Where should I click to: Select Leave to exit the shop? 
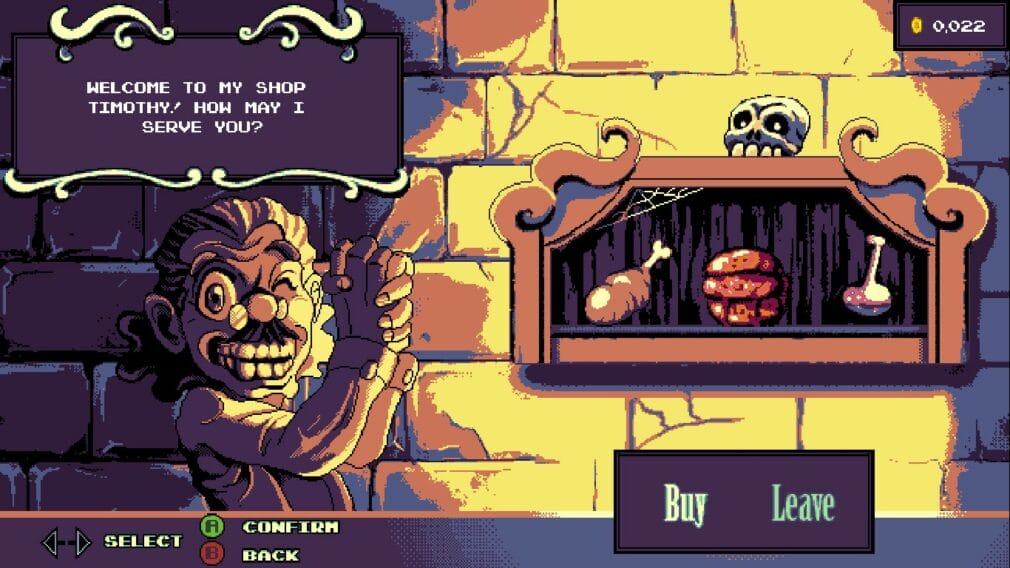(x=802, y=505)
